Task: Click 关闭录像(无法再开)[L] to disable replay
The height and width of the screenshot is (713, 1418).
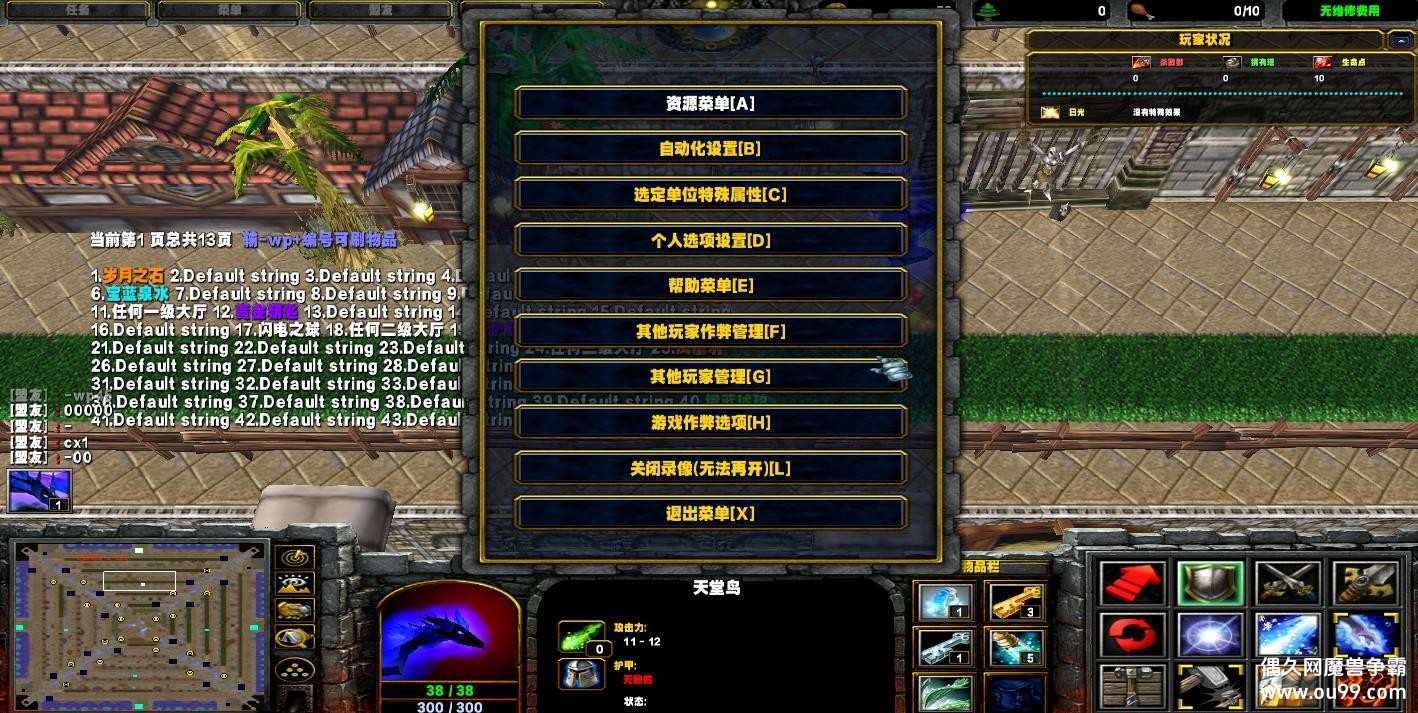Action: pyautogui.click(x=710, y=468)
